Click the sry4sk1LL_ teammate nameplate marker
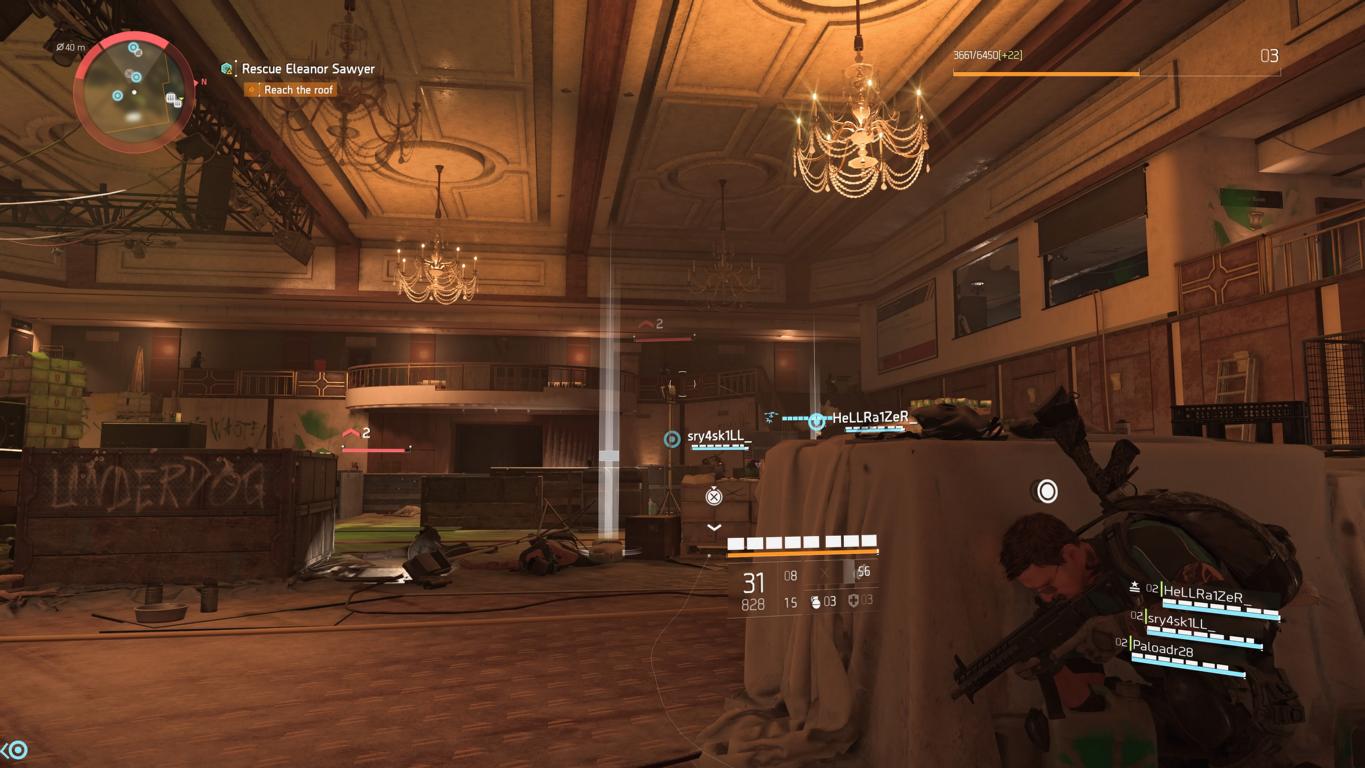 pyautogui.click(x=718, y=437)
